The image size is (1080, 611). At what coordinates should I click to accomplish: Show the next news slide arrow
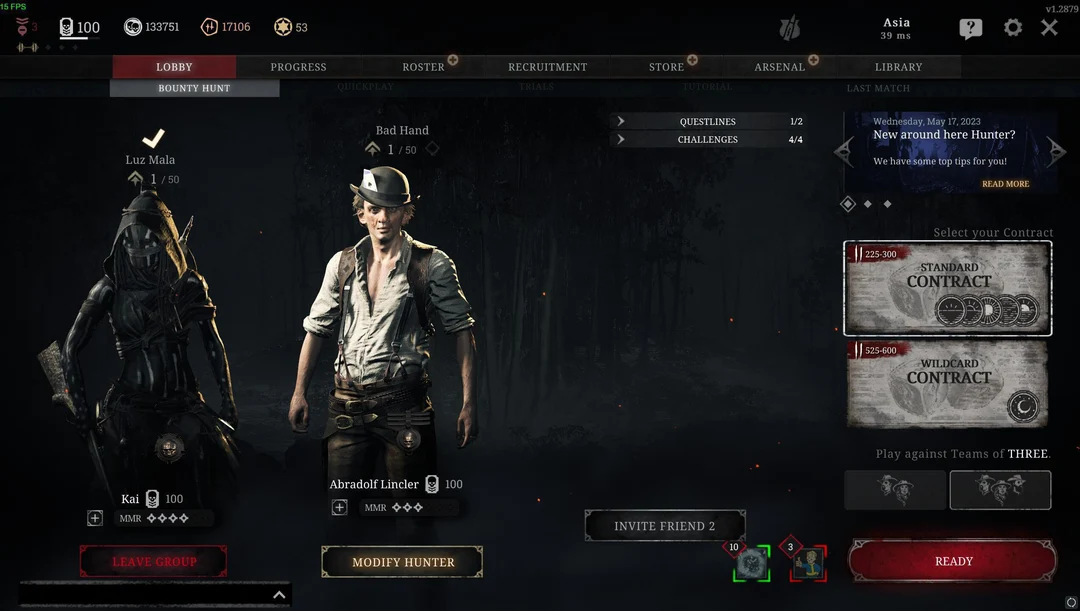1057,152
